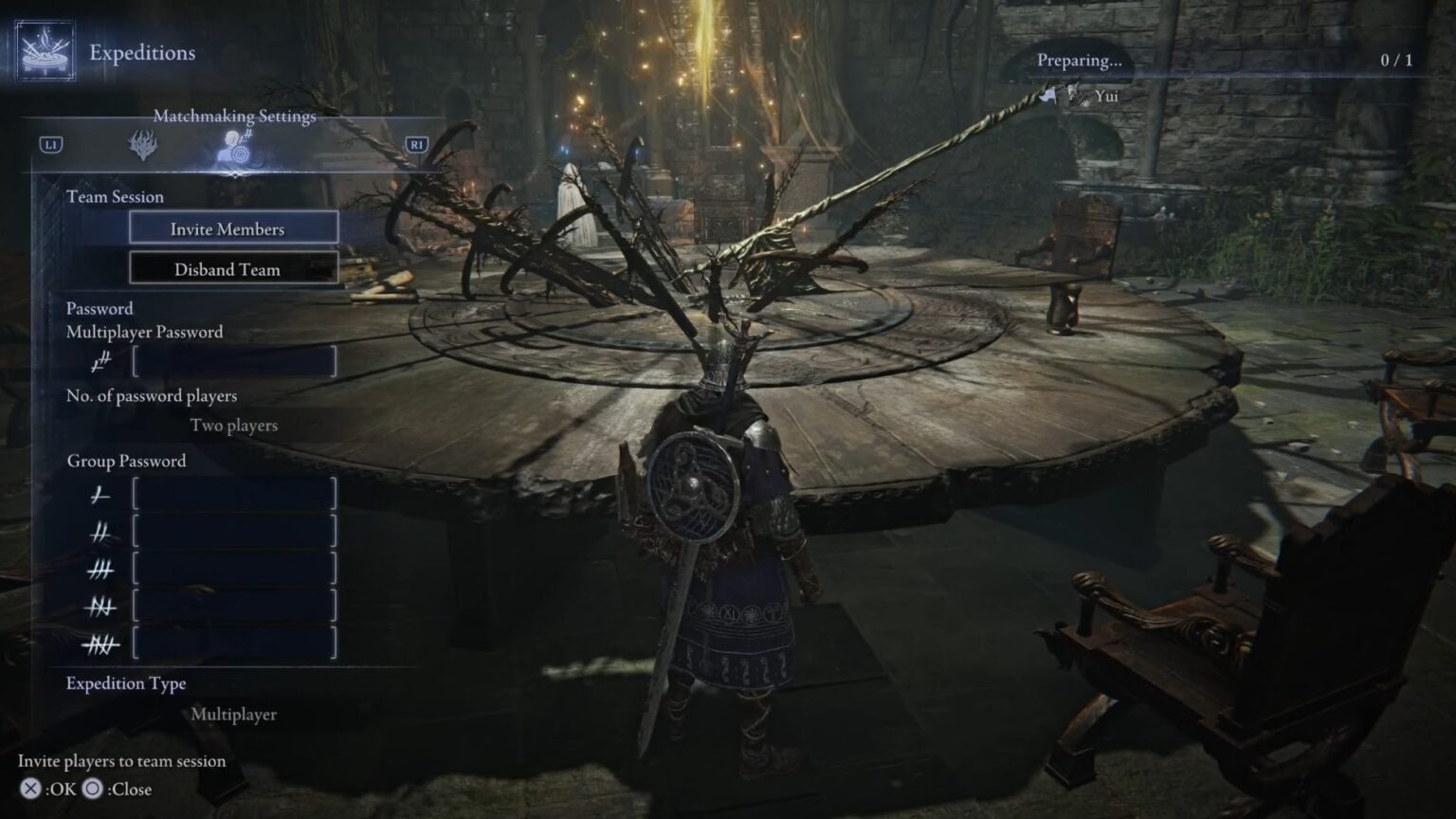Activate the Close prompt at screen bottom

117,788
